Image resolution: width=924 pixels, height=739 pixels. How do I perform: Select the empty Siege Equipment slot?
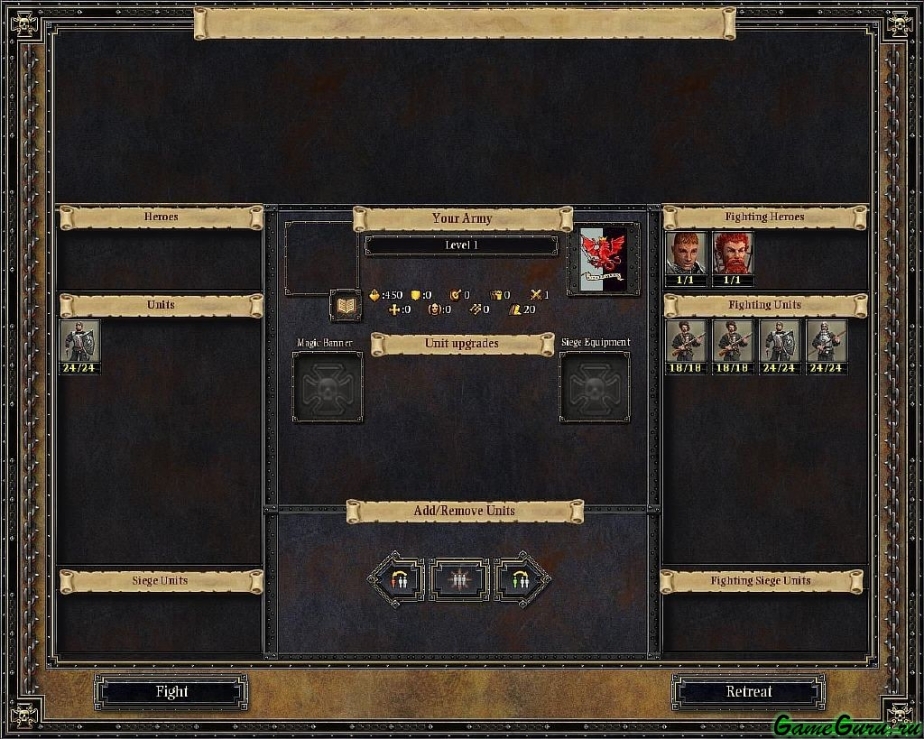[x=594, y=387]
